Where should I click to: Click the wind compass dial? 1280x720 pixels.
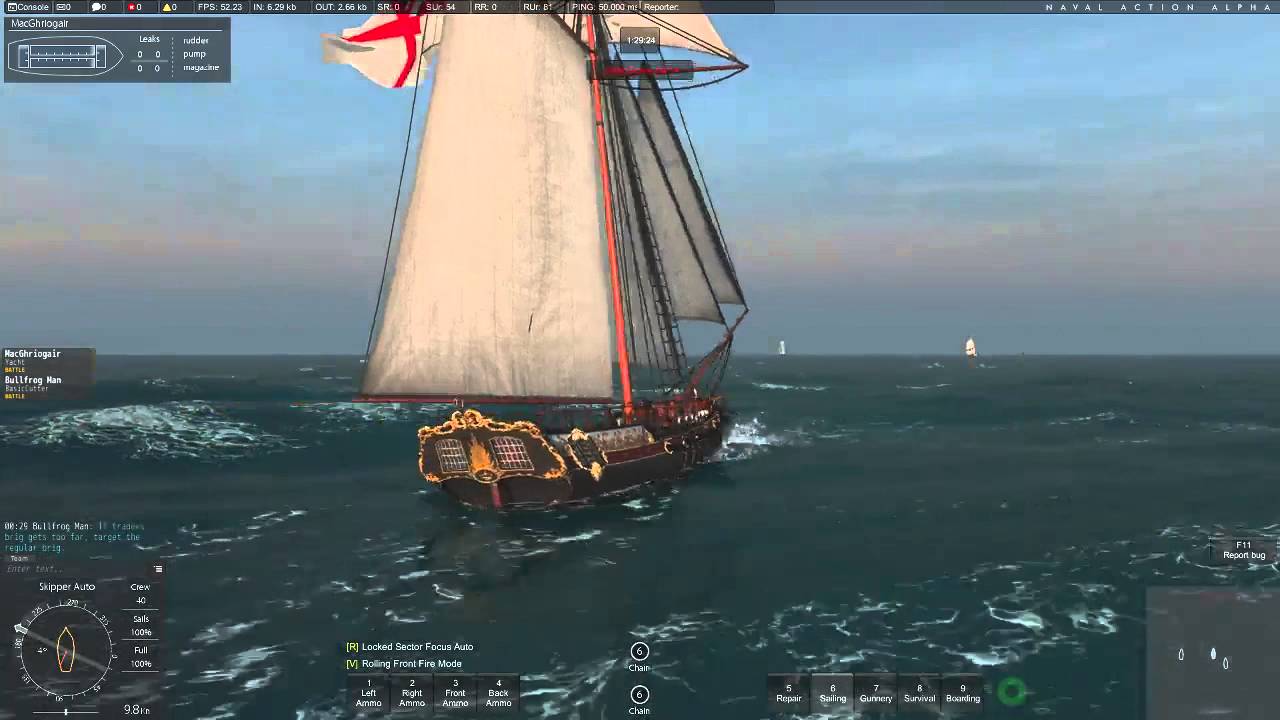66,650
